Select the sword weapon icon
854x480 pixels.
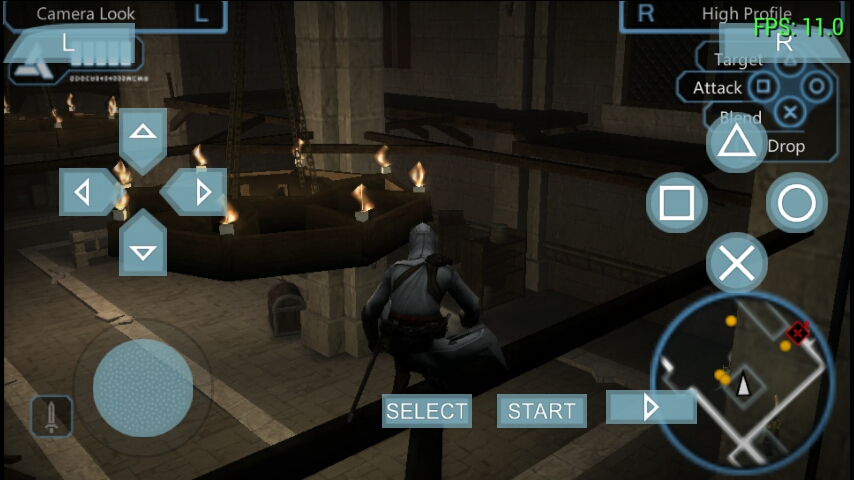tap(52, 416)
